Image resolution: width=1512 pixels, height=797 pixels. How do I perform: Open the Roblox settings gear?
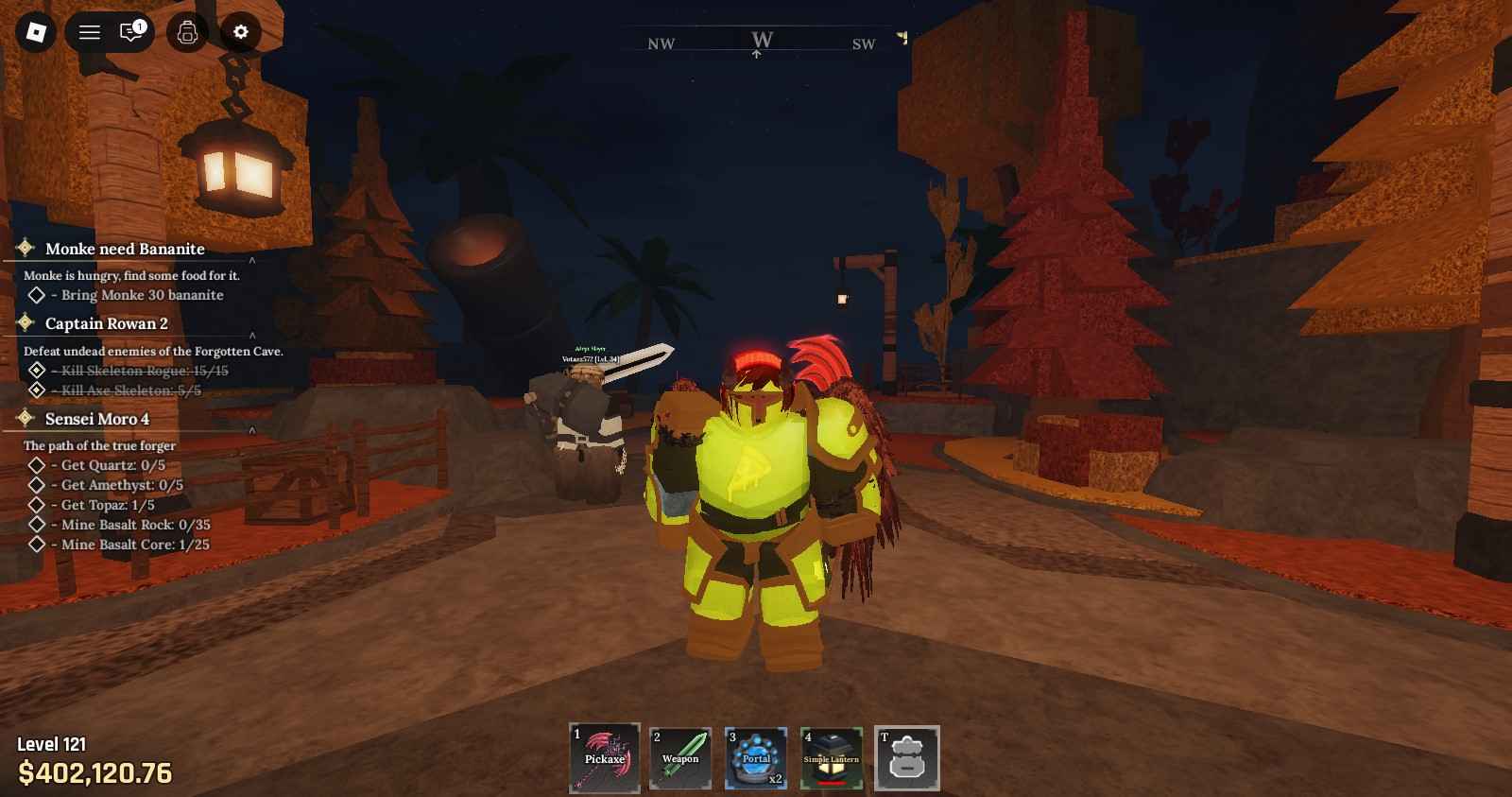241,31
